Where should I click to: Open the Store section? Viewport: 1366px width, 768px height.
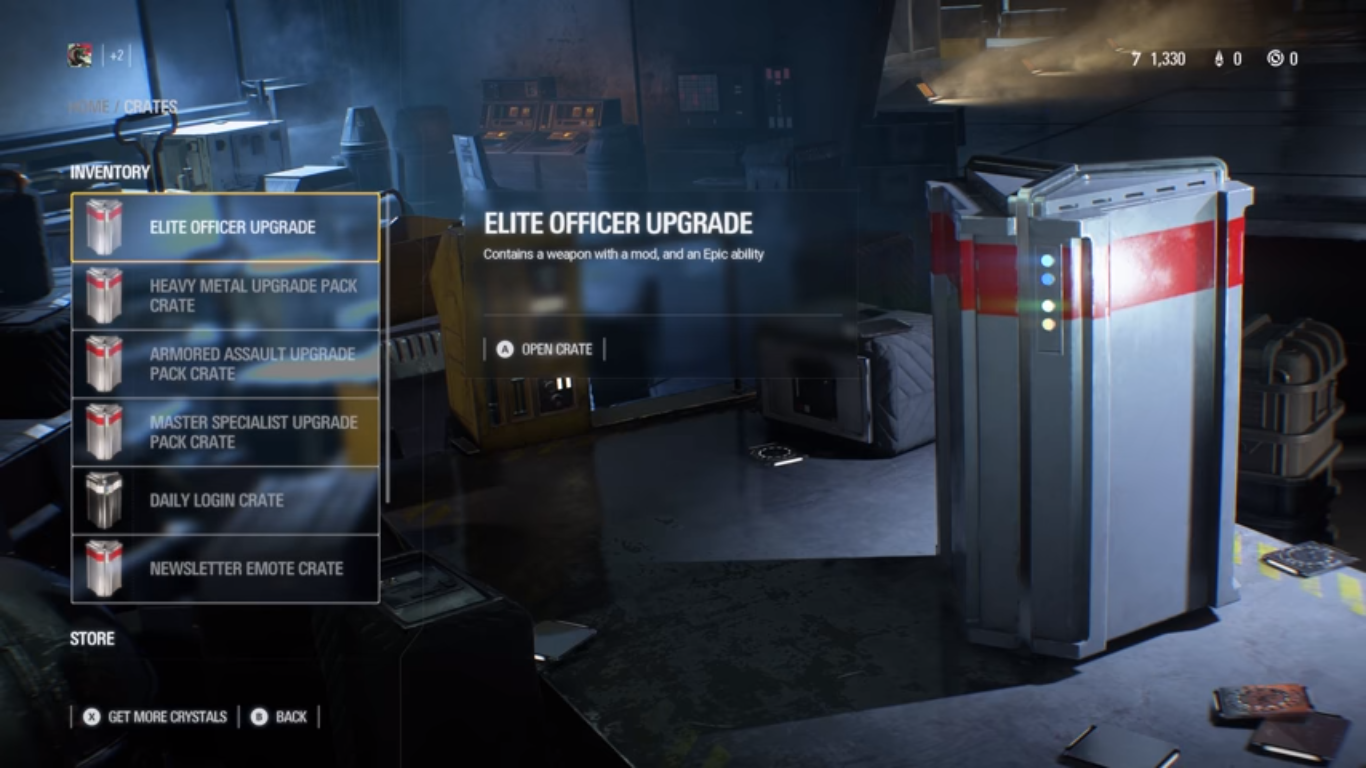(92, 638)
